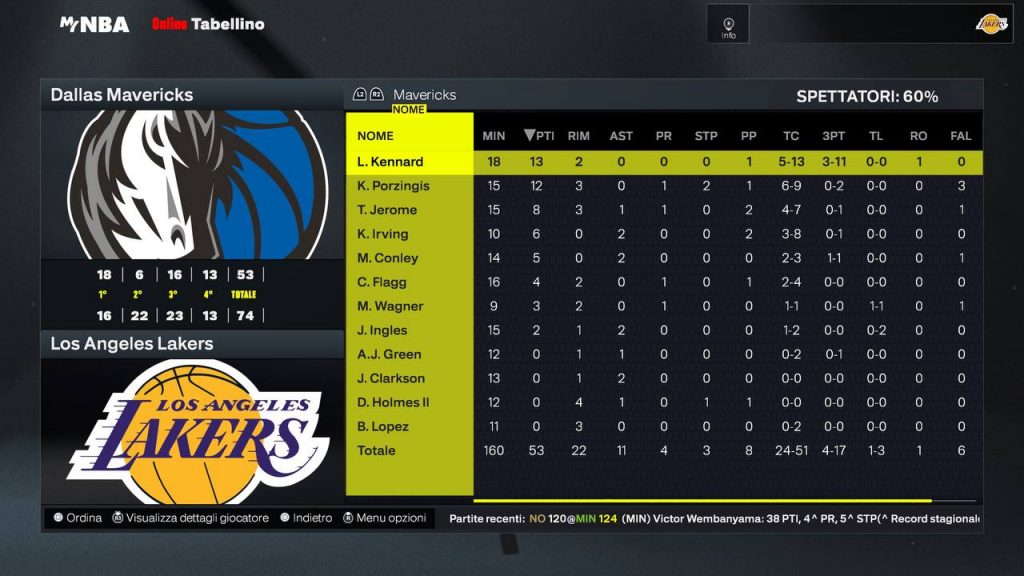Screen dimensions: 1024x576
Task: Sort by the AST column header
Action: click(621, 136)
